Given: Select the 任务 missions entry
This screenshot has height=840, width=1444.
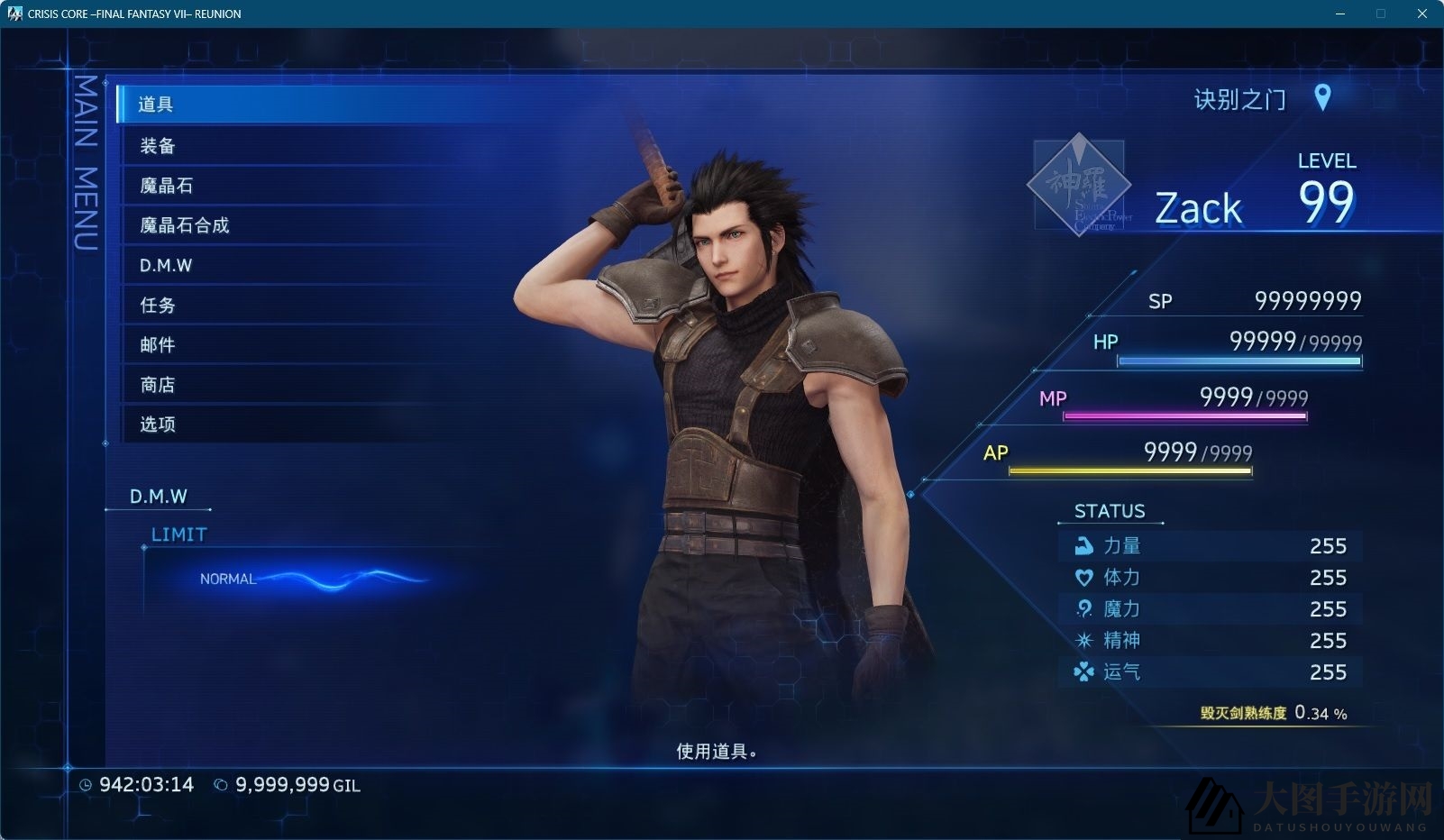Looking at the screenshot, I should pos(158,306).
